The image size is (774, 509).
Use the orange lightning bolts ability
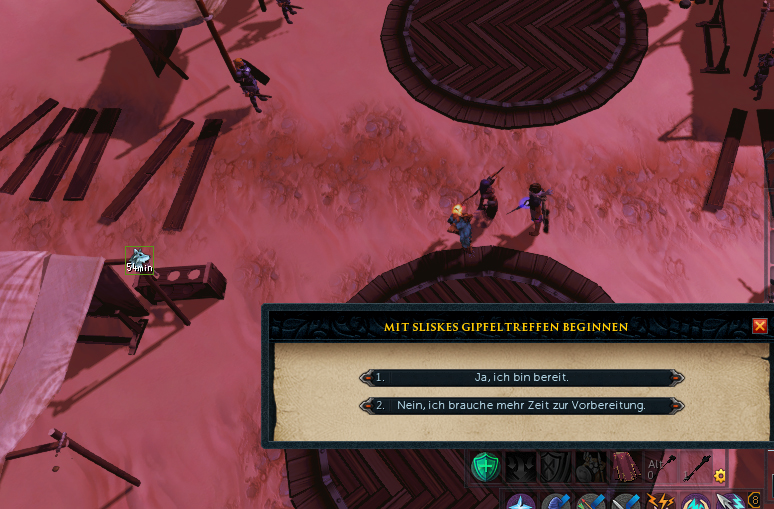pyautogui.click(x=661, y=501)
